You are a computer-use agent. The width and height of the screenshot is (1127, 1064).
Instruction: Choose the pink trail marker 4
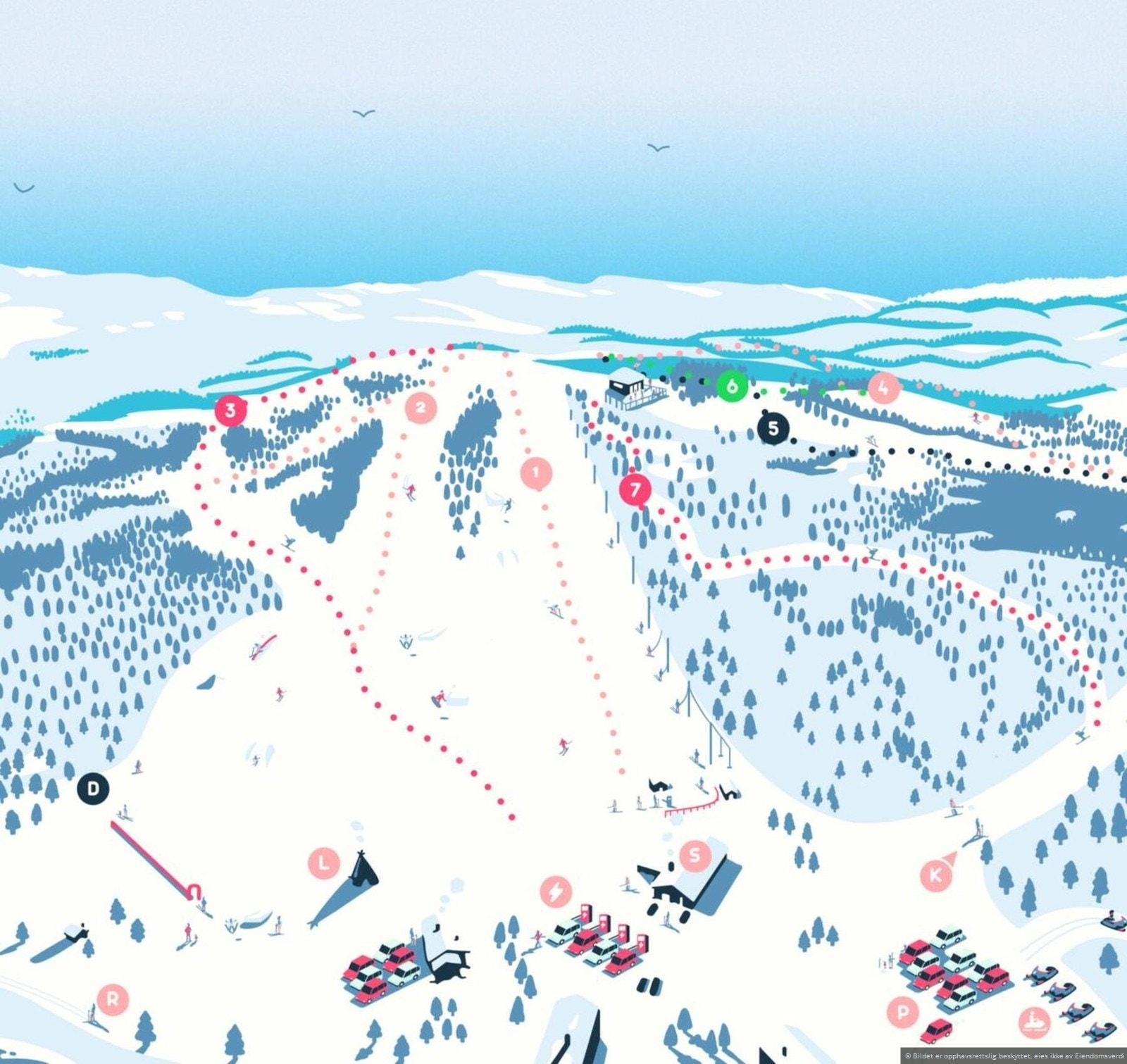coord(884,387)
